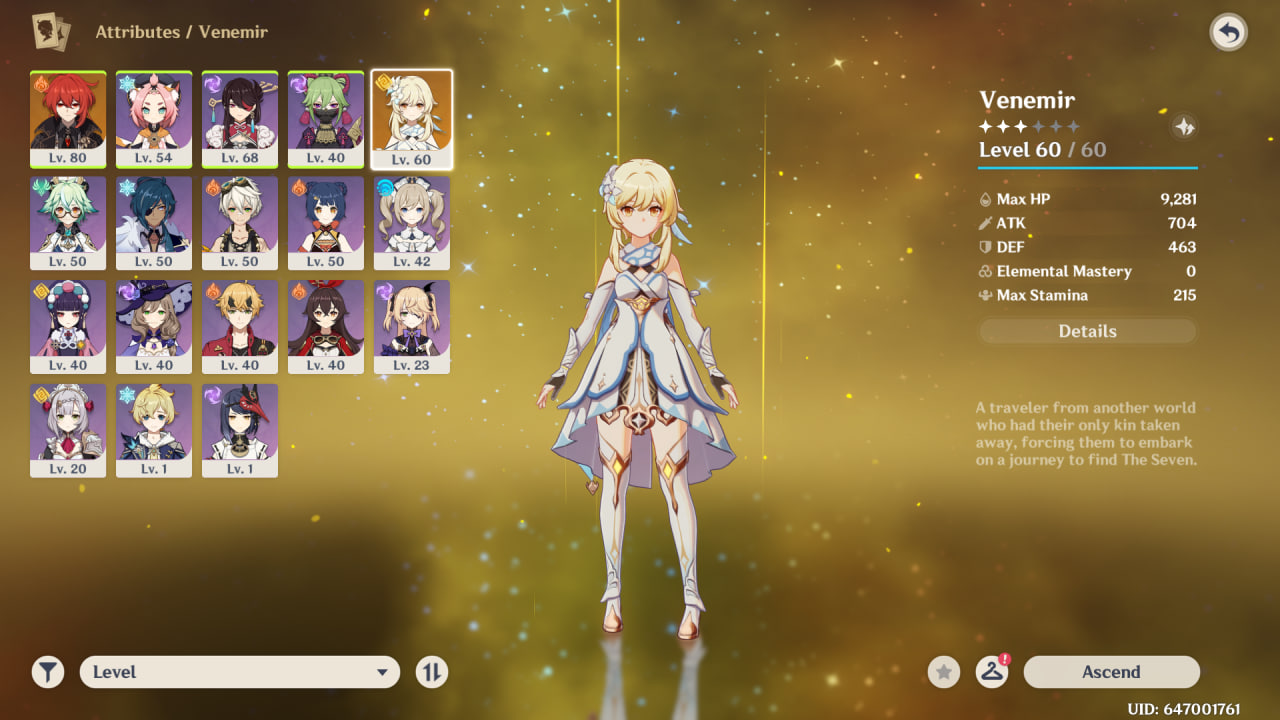Screen dimensions: 1280x720
Task: Mark character with the star favorite button
Action: pyautogui.click(x=944, y=672)
